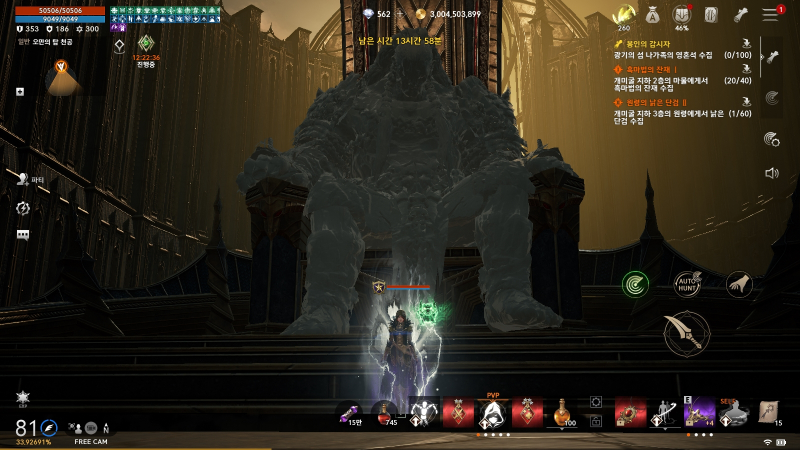Screen dimensions: 800x450
Task: Open the money bag shop icon
Action: tap(652, 14)
